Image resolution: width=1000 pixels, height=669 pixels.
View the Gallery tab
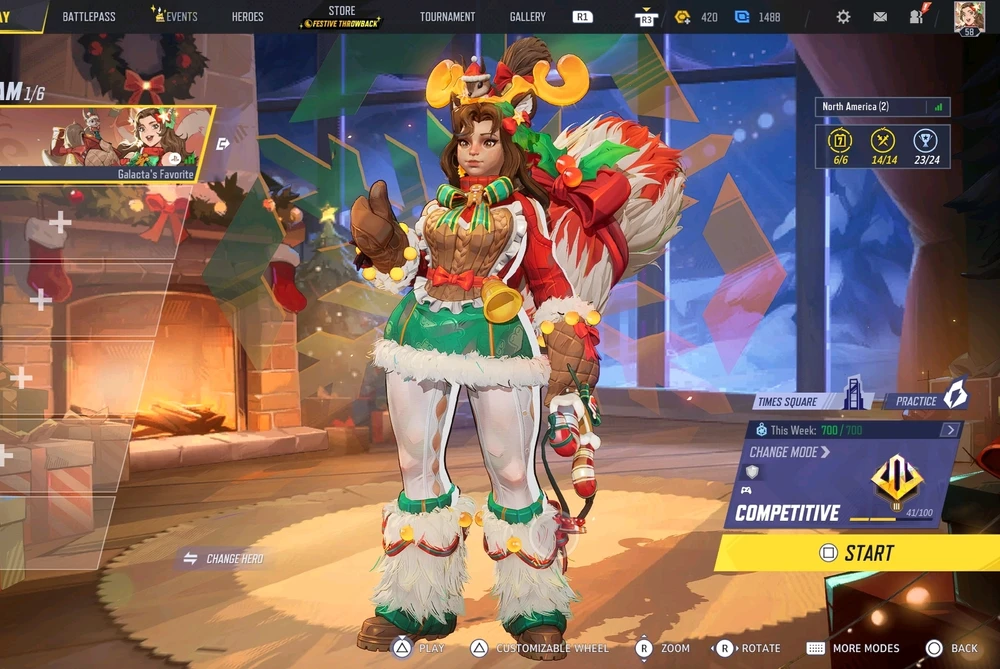527,17
